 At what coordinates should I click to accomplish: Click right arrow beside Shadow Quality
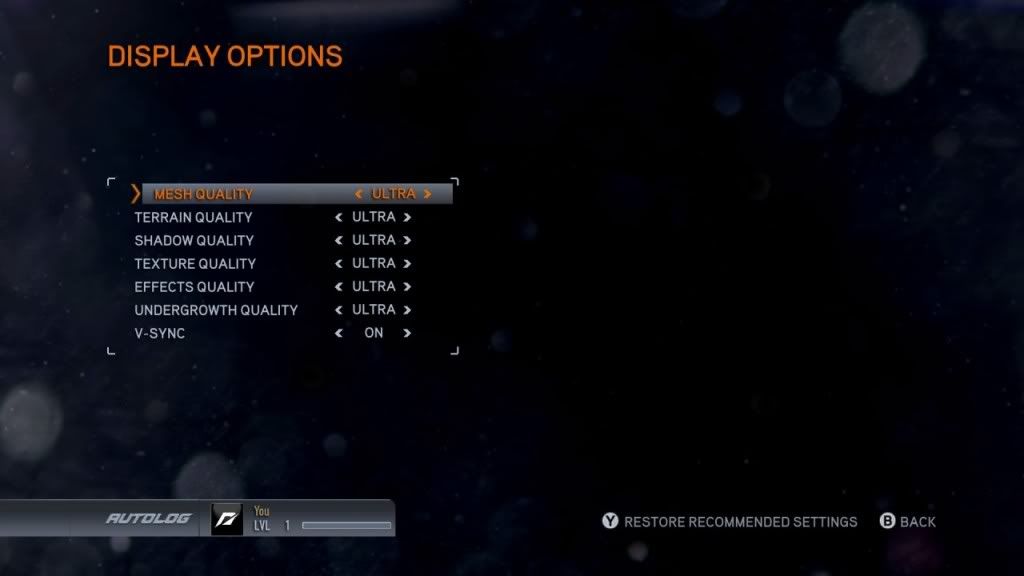coord(408,240)
